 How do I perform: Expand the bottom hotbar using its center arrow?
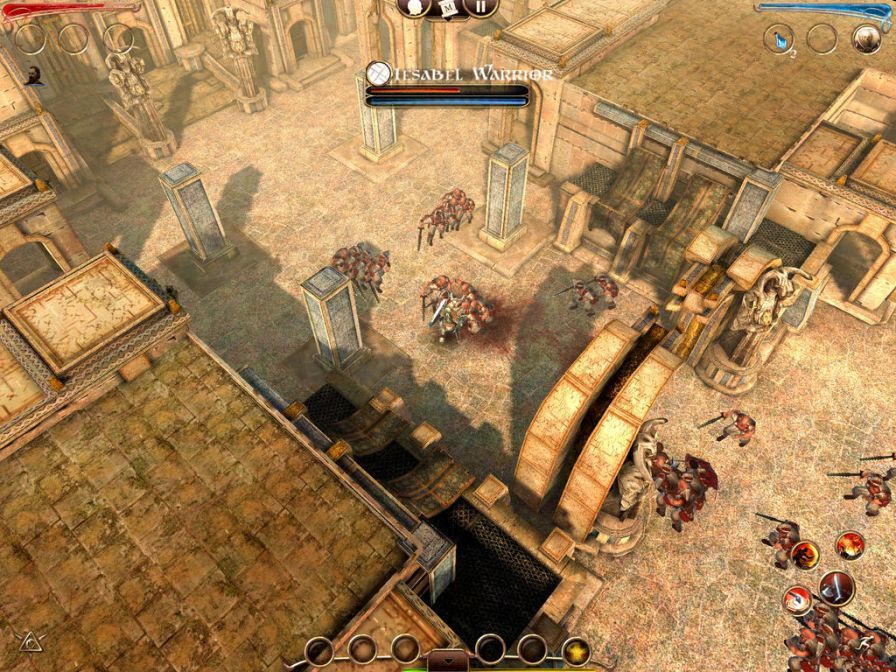point(447,660)
